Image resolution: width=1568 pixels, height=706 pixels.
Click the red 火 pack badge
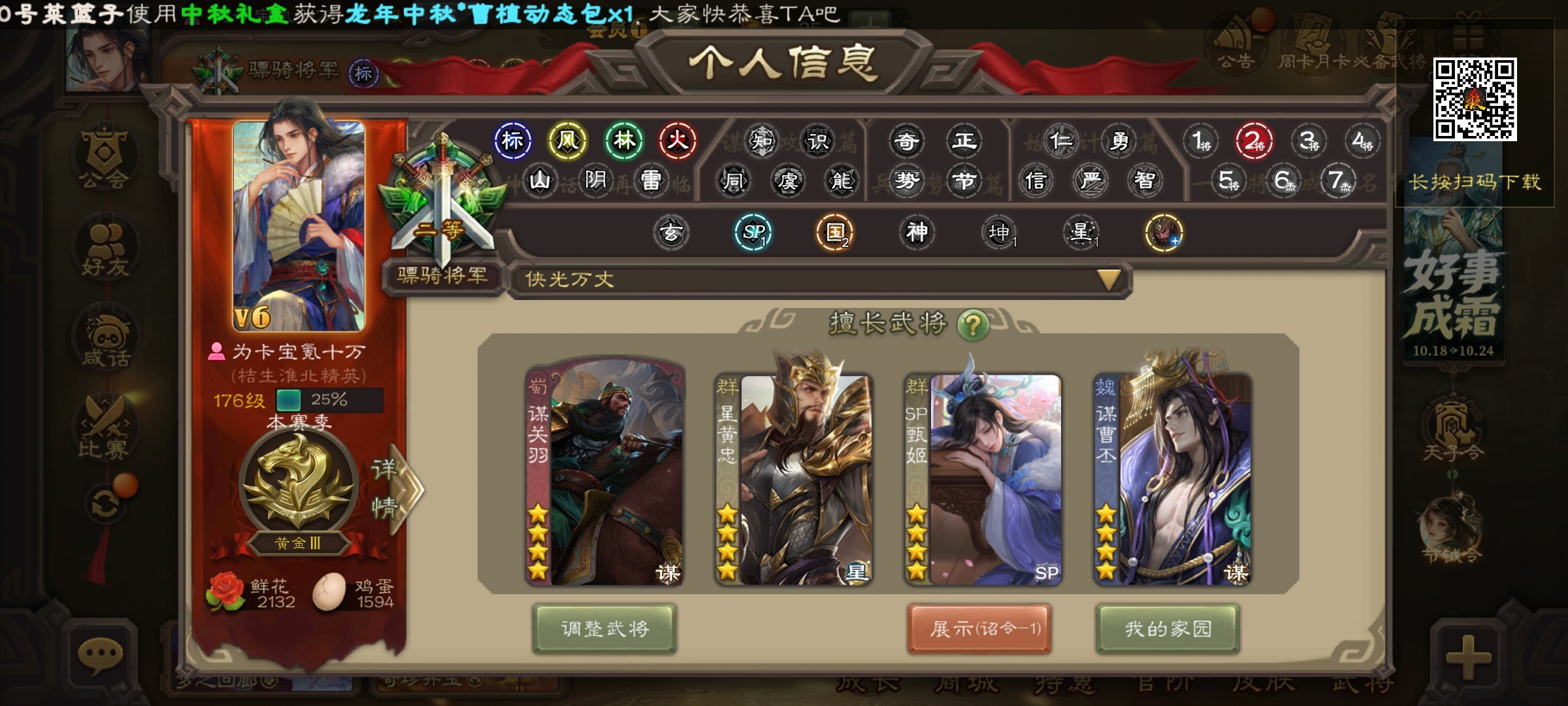tap(678, 140)
